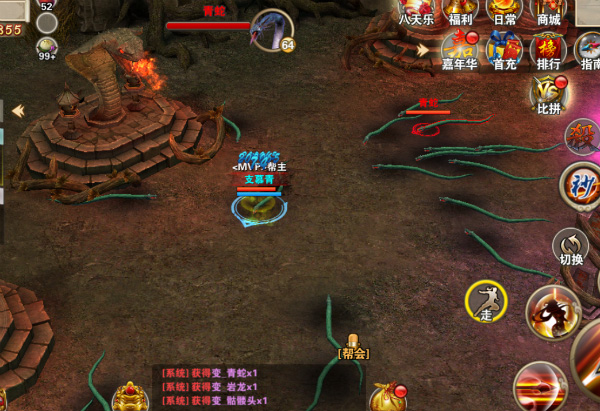Open the 嘉年华 carnival event
The image size is (600, 411).
460,50
